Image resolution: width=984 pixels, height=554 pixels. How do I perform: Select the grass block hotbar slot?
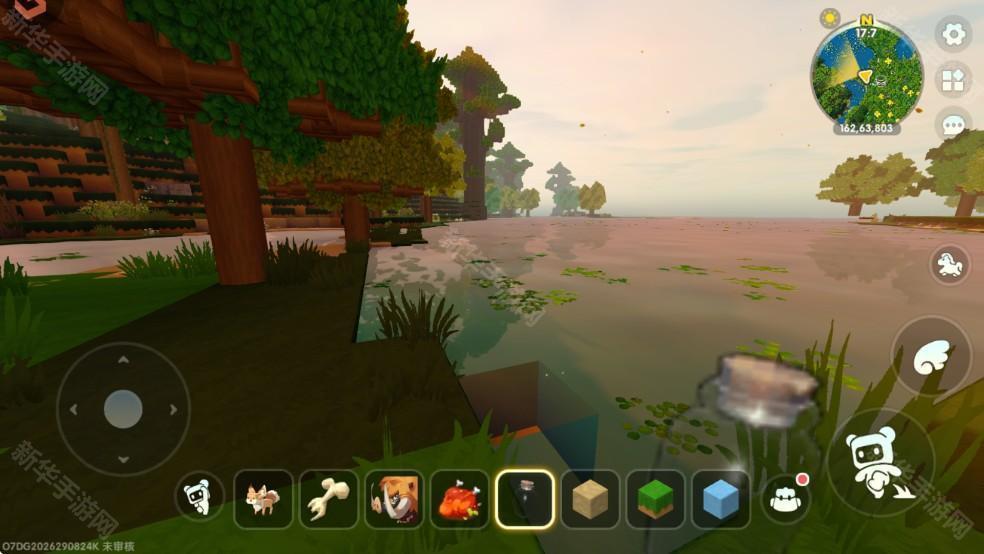656,499
